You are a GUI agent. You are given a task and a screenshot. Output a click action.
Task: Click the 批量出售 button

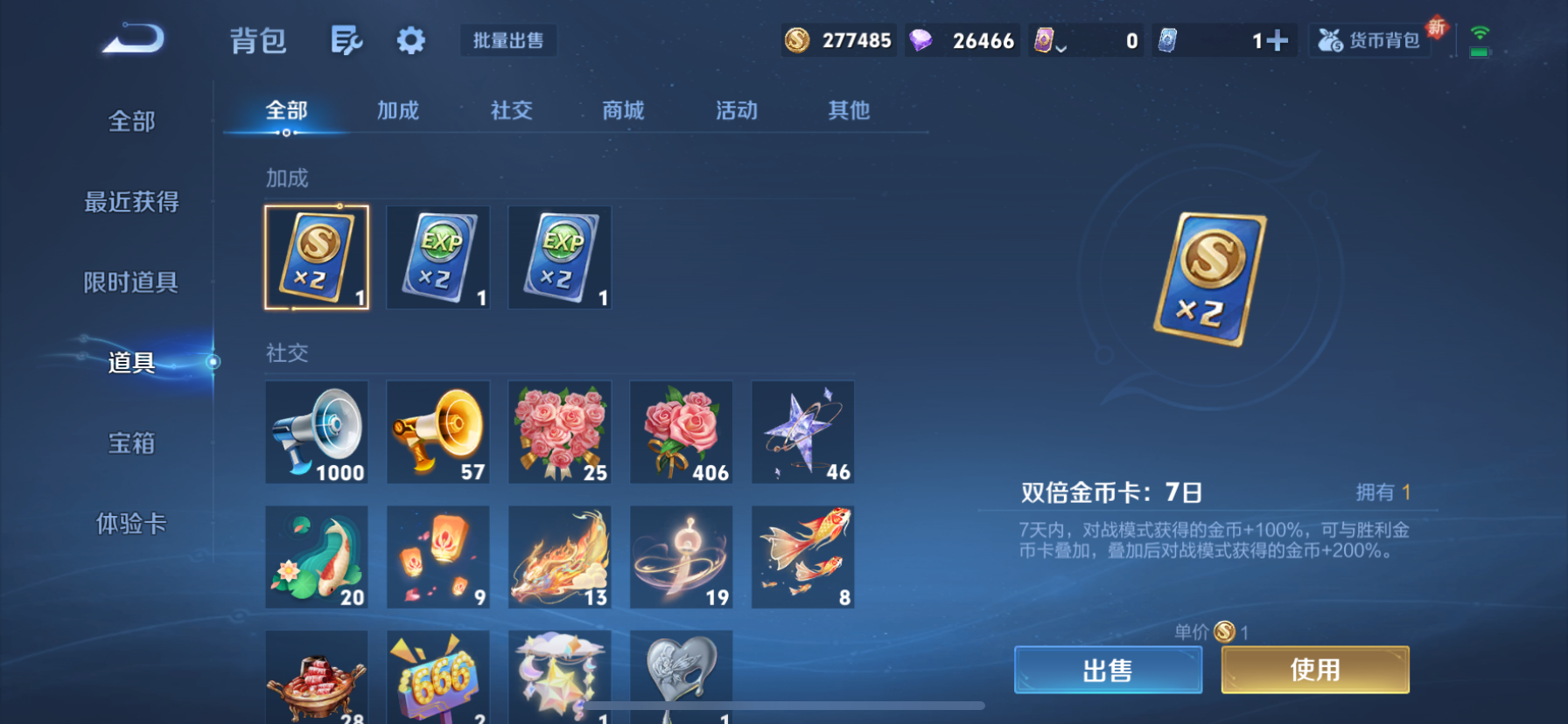pos(508,40)
